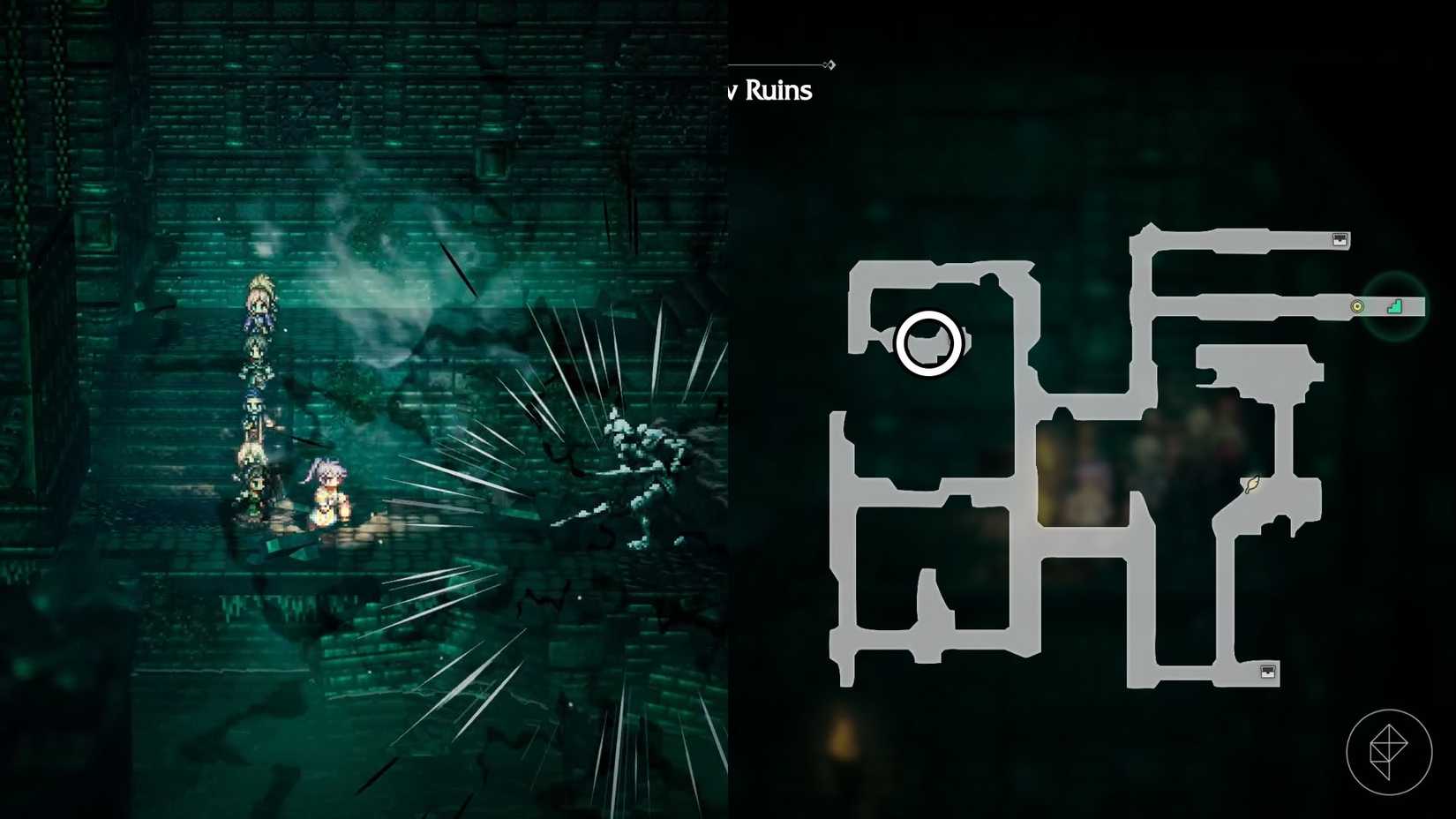Screen dimensions: 1456x819
Task: Click the treasure chest icon at the bottom-right of the map
Action: point(1266,673)
